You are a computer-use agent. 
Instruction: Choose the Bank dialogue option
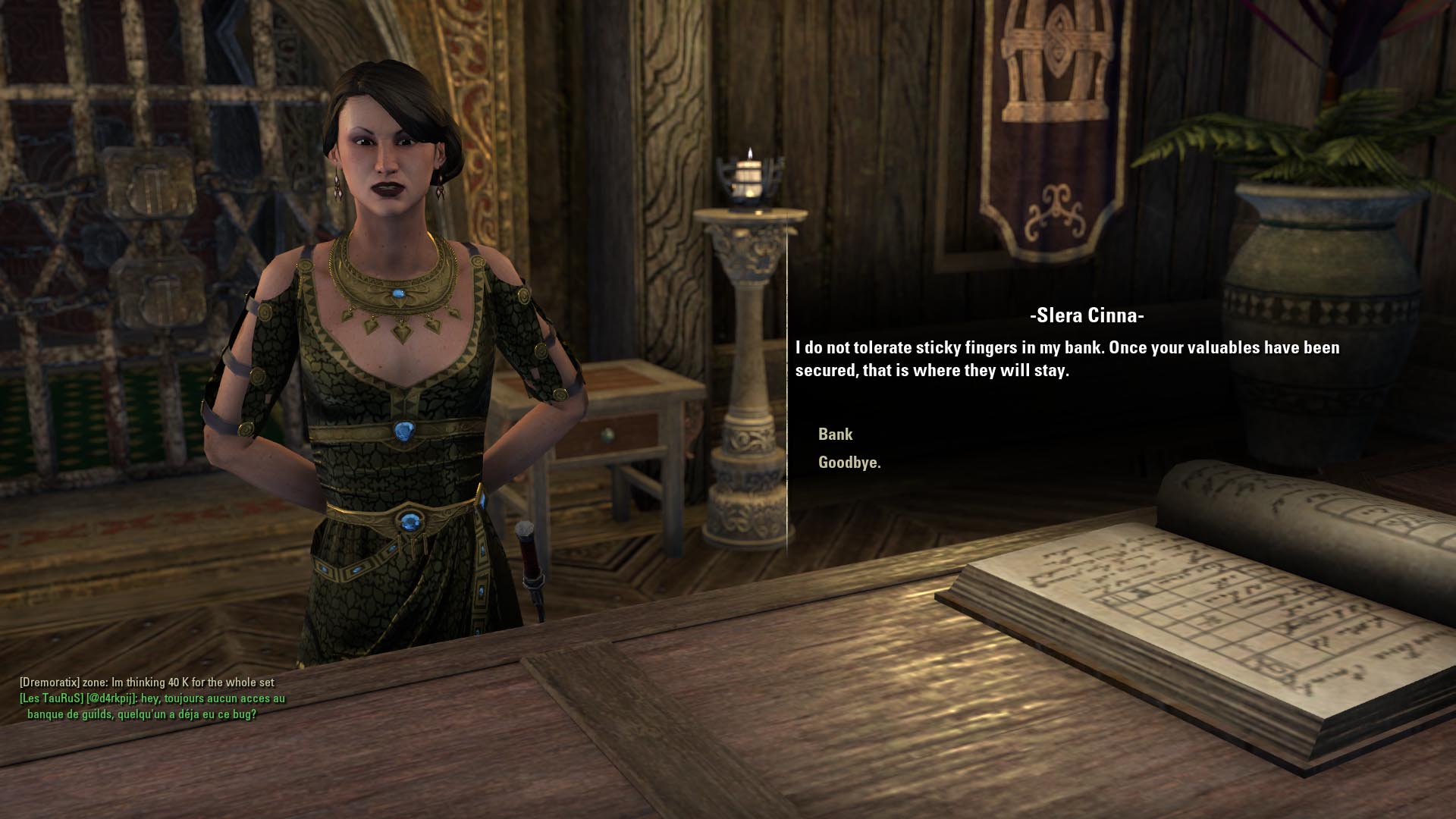pos(835,435)
